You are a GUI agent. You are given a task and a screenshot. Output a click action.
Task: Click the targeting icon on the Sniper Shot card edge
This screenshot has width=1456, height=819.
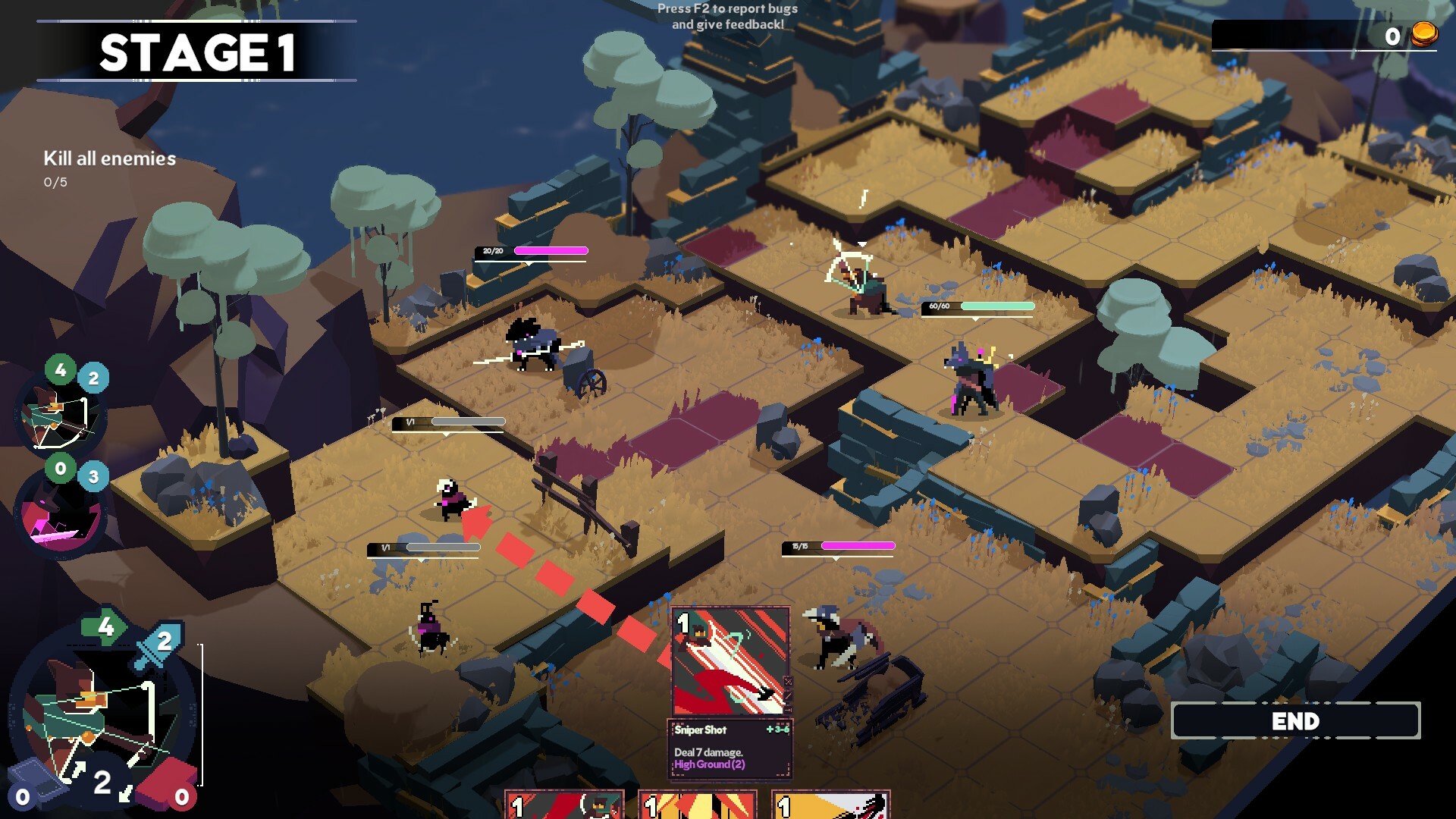coord(788,682)
